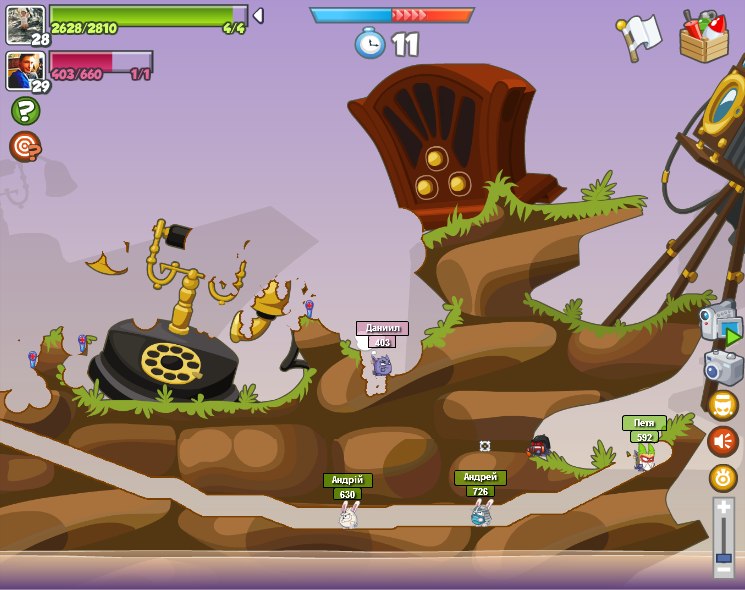
Task: Zoom out with the minus button
Action: tap(723, 569)
